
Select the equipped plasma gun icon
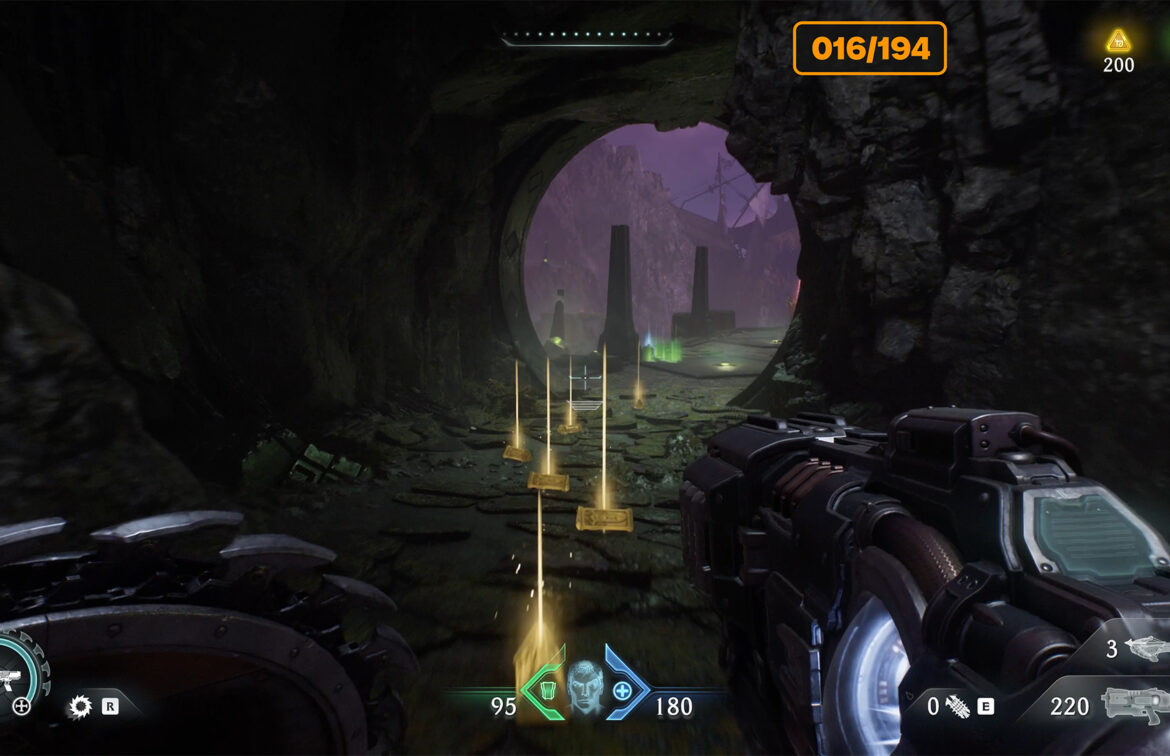[x=1135, y=705]
